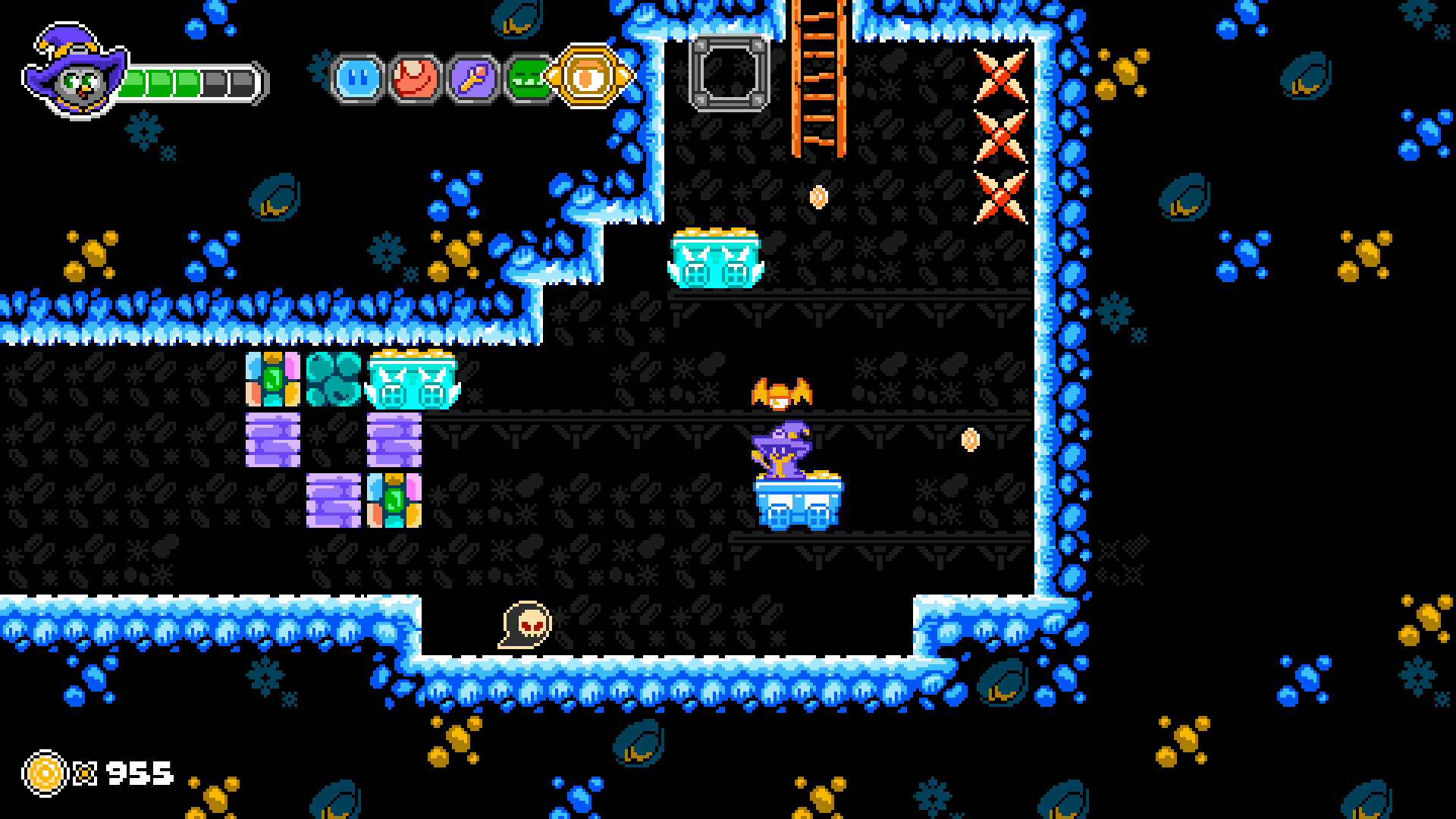Toggle the topmost orange spike trap
The width and height of the screenshot is (1456, 819).
click(999, 76)
